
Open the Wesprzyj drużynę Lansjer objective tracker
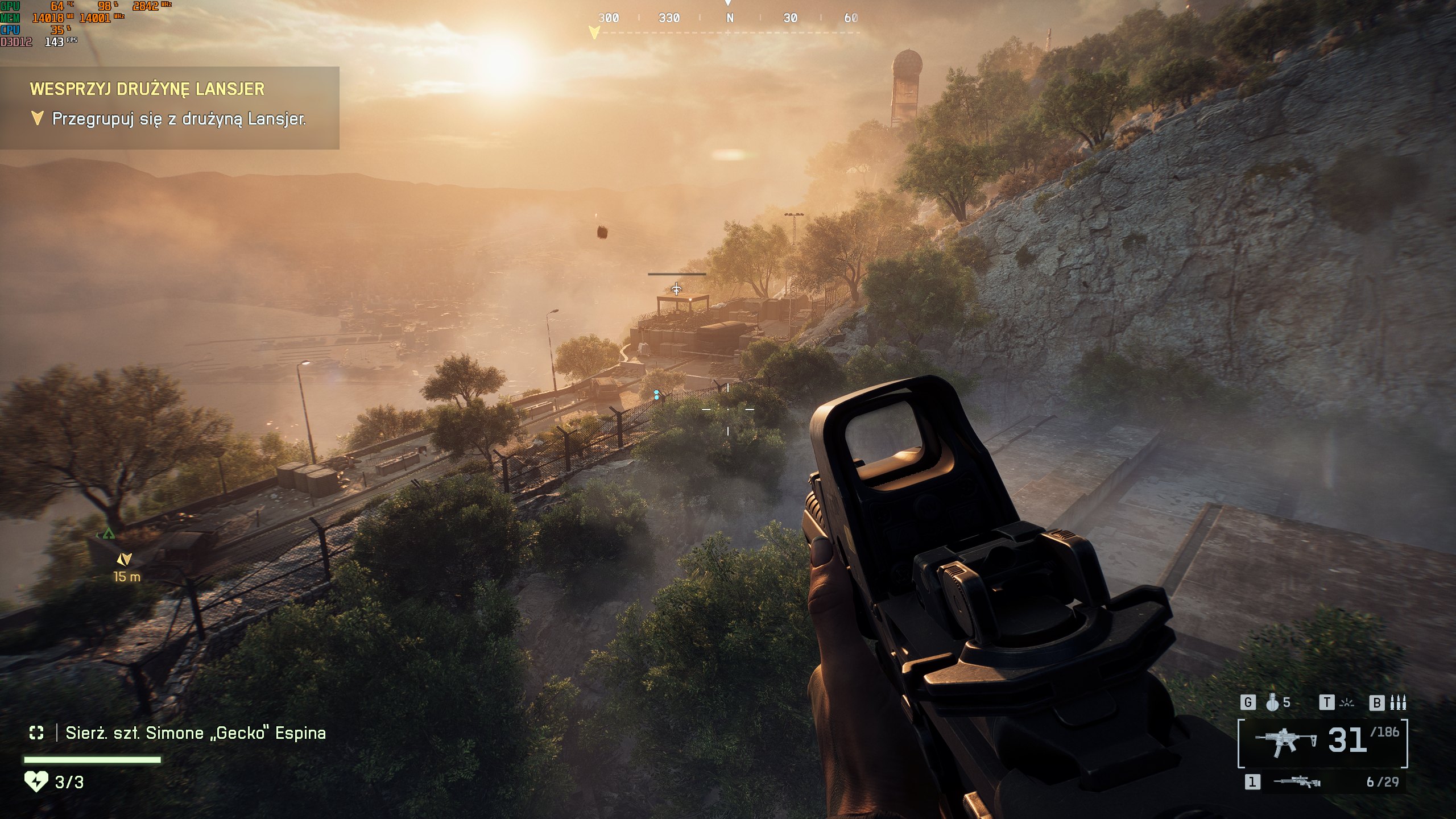147,89
